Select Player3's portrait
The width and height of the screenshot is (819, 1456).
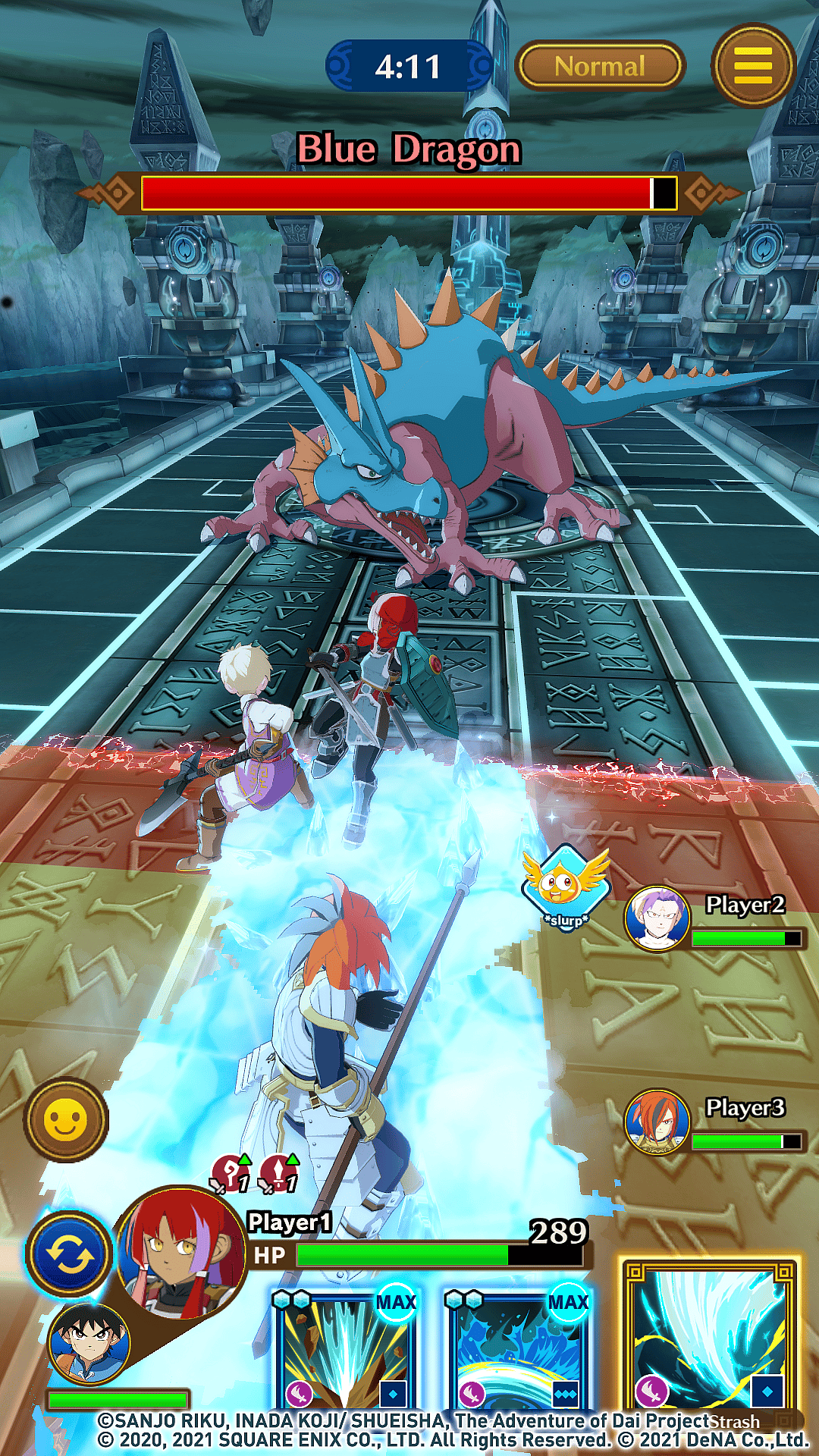pos(657,1122)
